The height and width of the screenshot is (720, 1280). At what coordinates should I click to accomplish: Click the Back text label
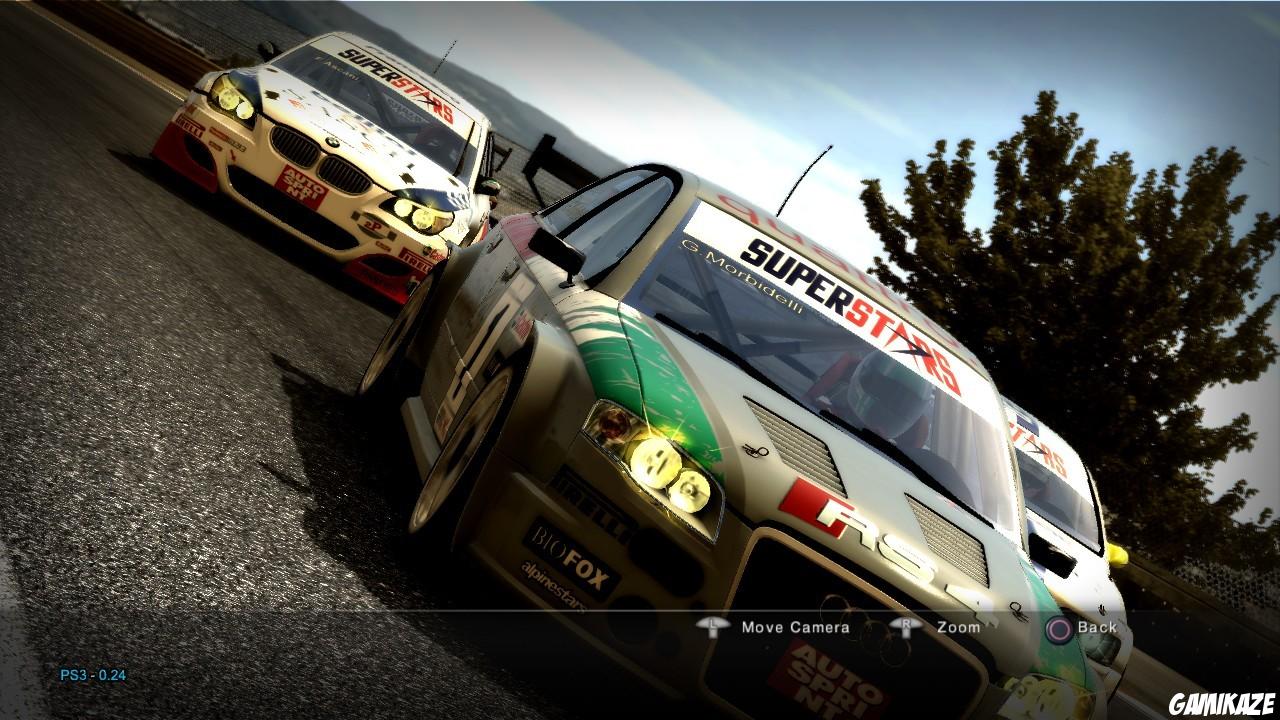[x=1095, y=627]
